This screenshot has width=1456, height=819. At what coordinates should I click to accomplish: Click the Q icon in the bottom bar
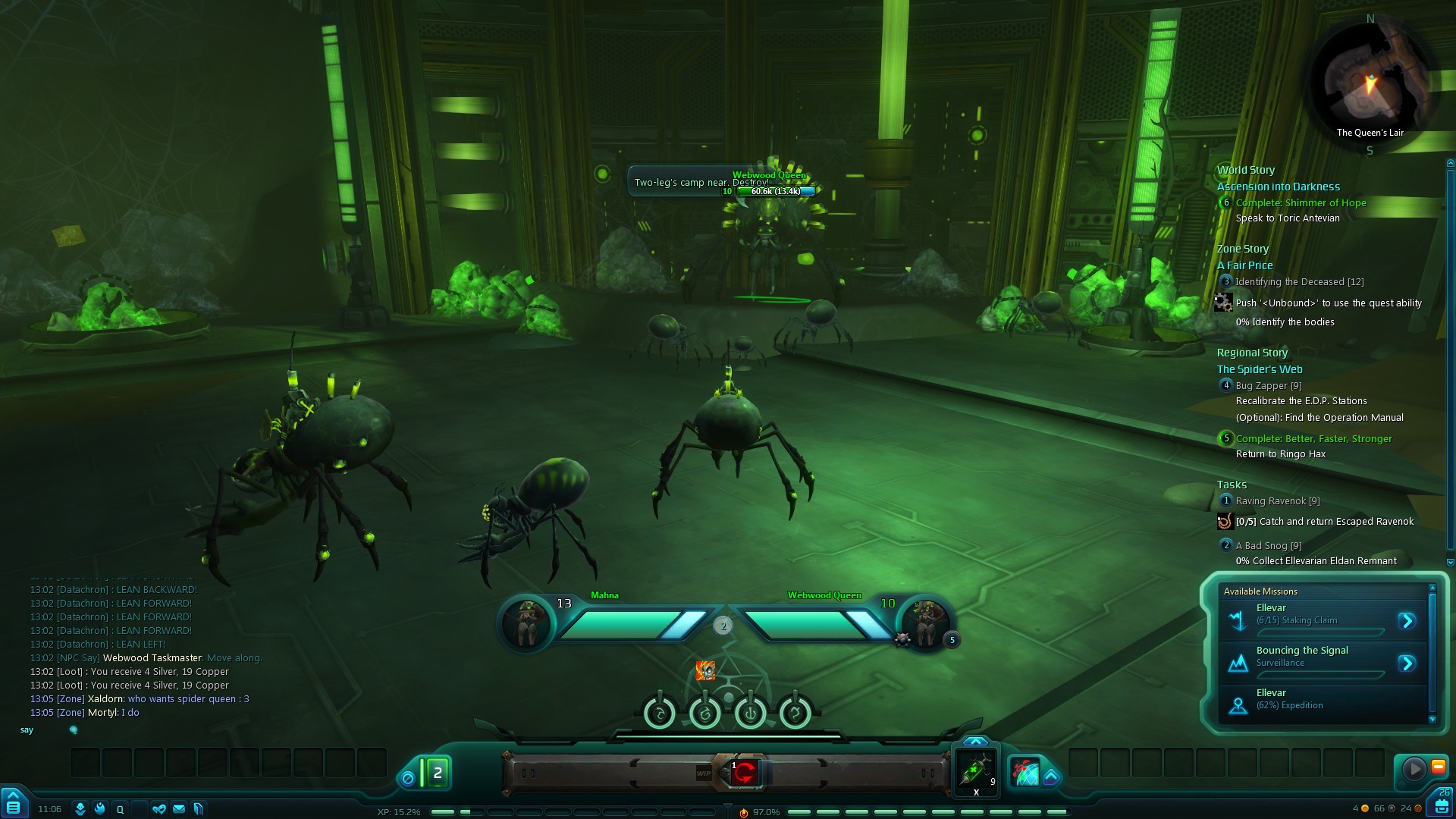click(120, 809)
